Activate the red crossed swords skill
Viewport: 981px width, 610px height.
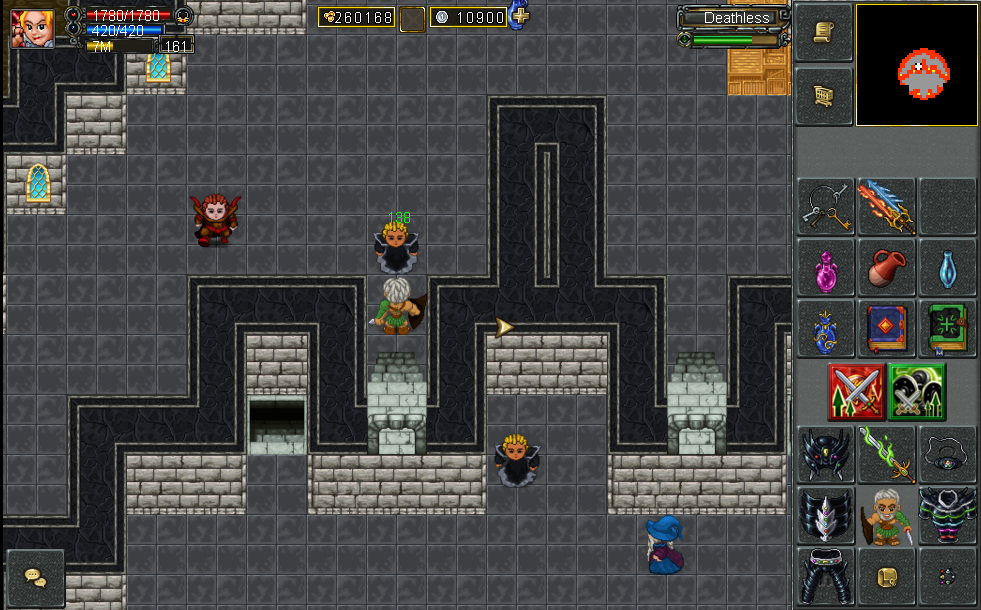coord(856,391)
